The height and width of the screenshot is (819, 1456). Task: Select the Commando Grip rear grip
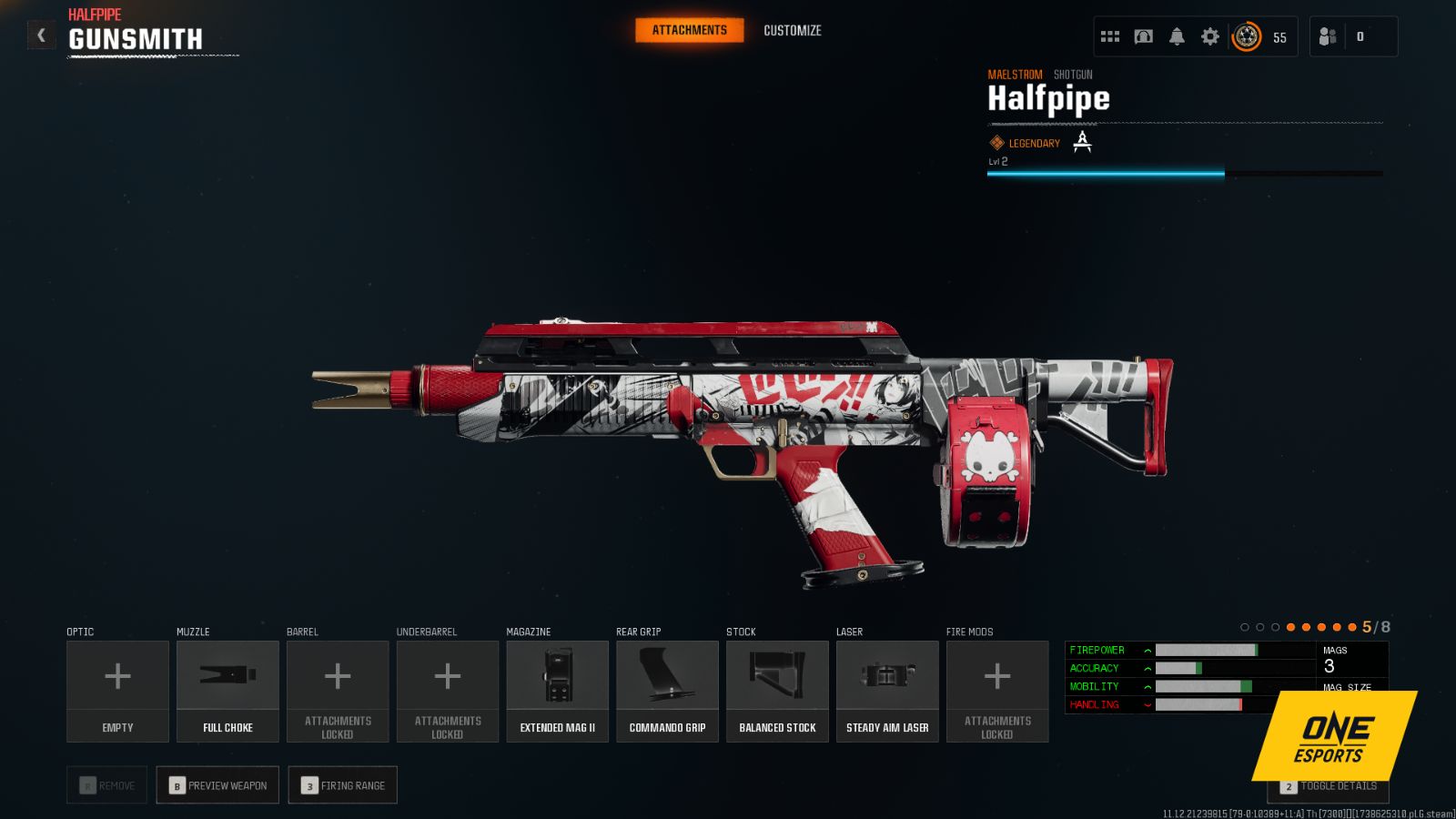click(667, 689)
